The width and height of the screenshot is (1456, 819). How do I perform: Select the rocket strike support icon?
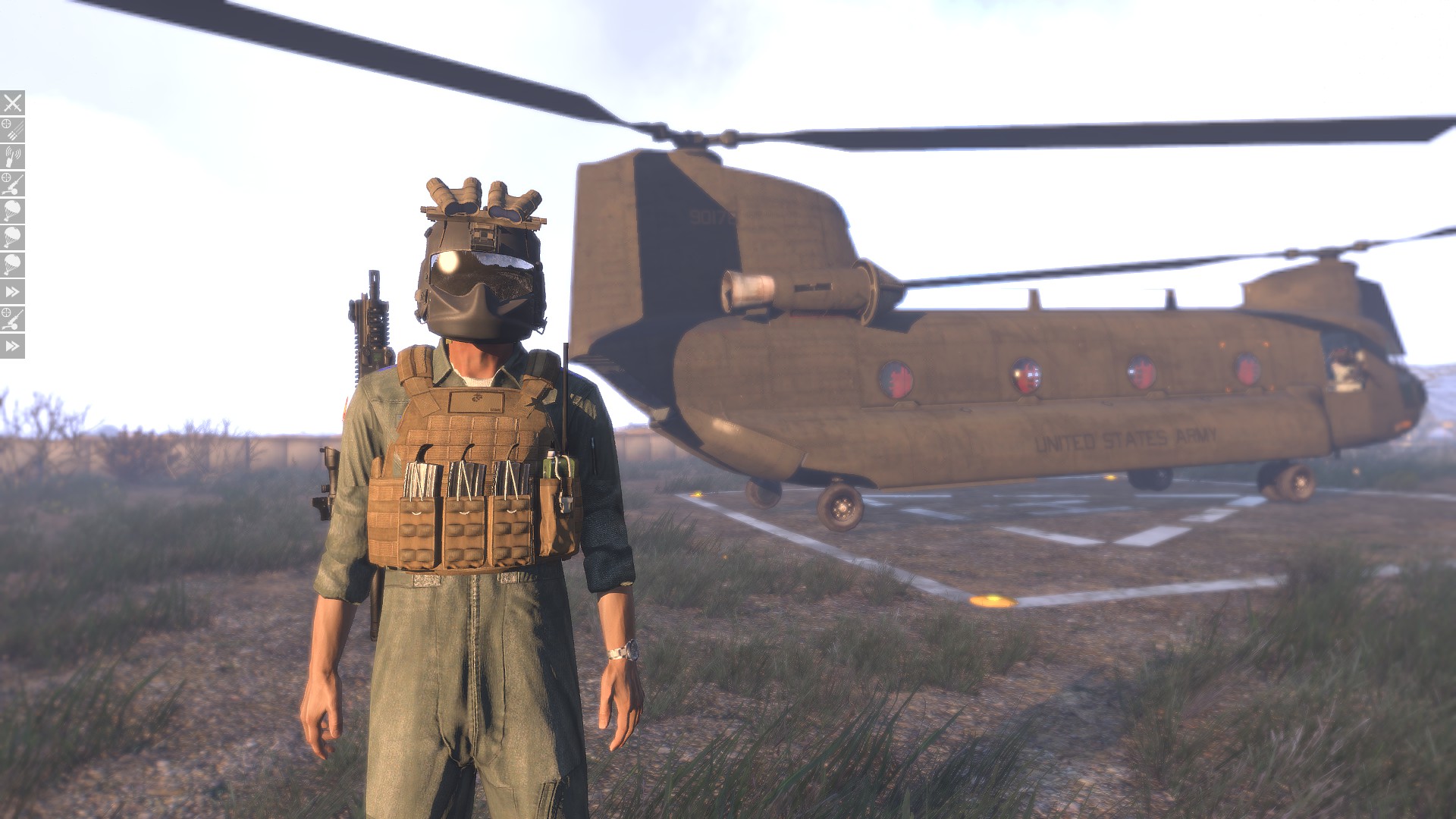click(12, 130)
